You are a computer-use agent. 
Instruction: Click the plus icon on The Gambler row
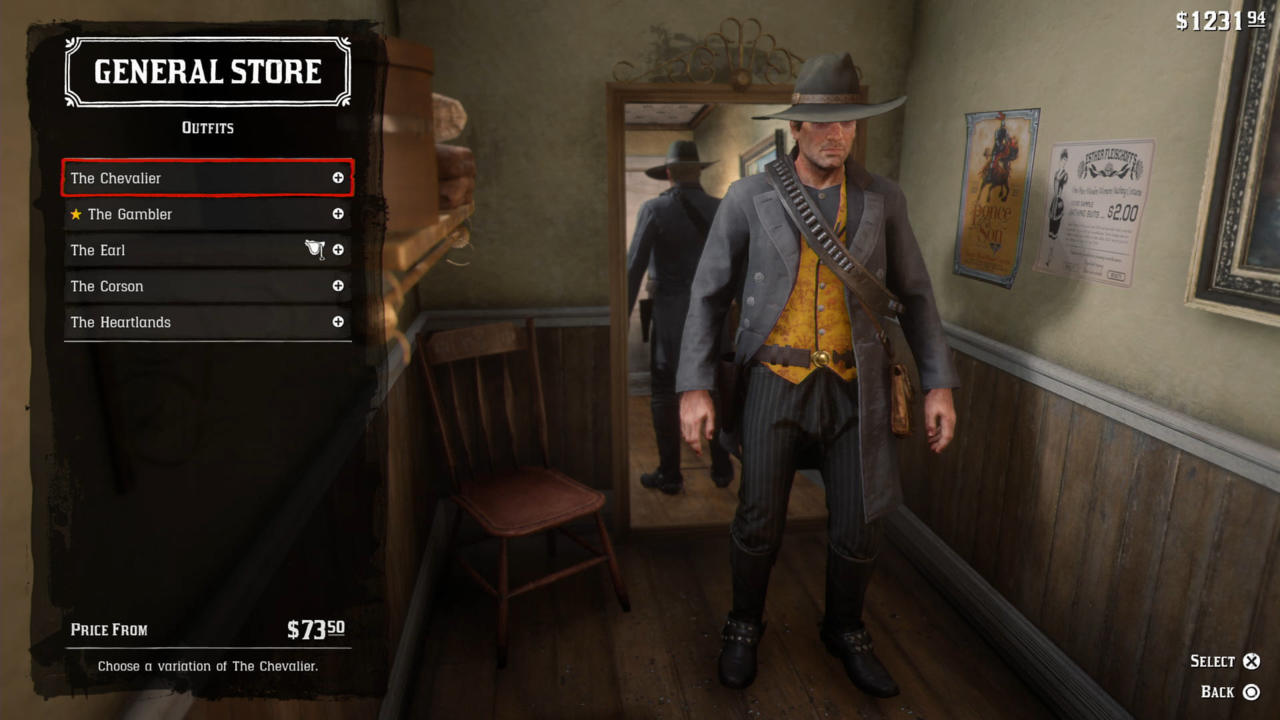[x=338, y=214]
